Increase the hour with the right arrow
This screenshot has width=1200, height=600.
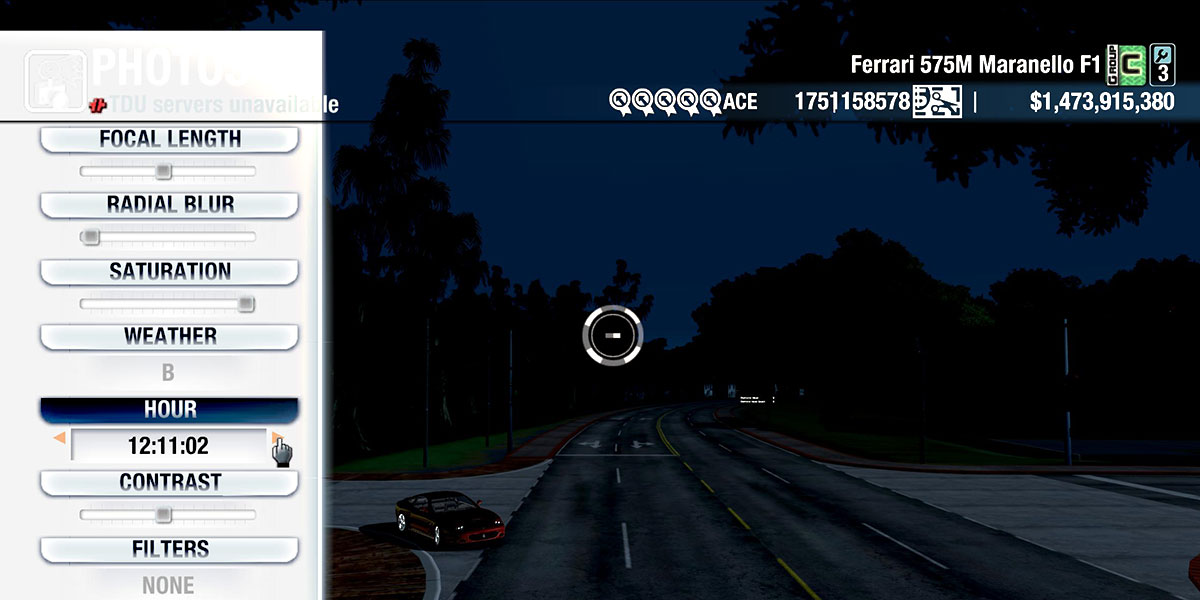click(x=275, y=438)
